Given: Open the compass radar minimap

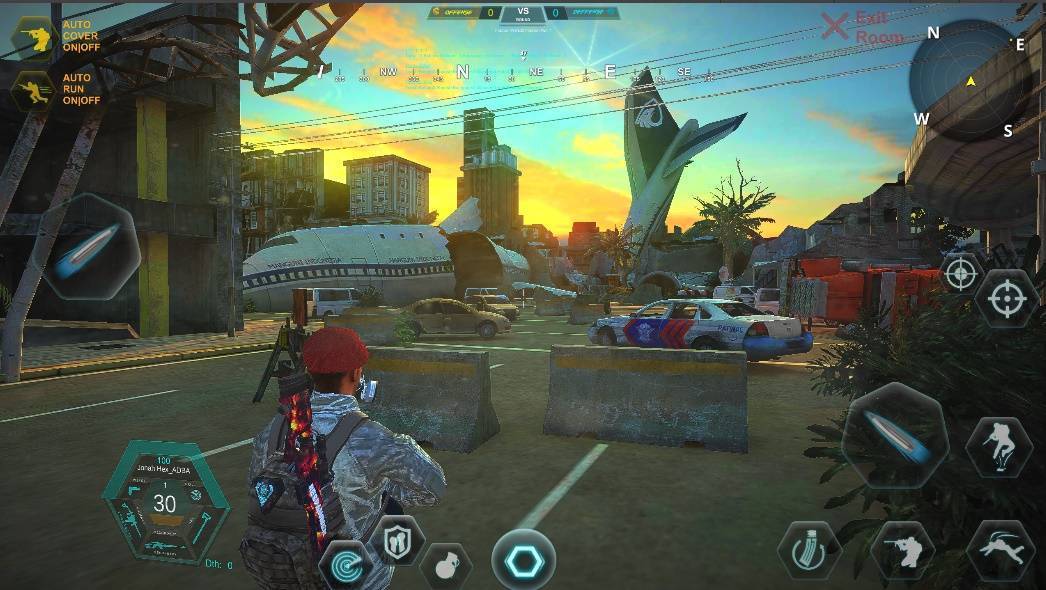Looking at the screenshot, I should pos(969,80).
